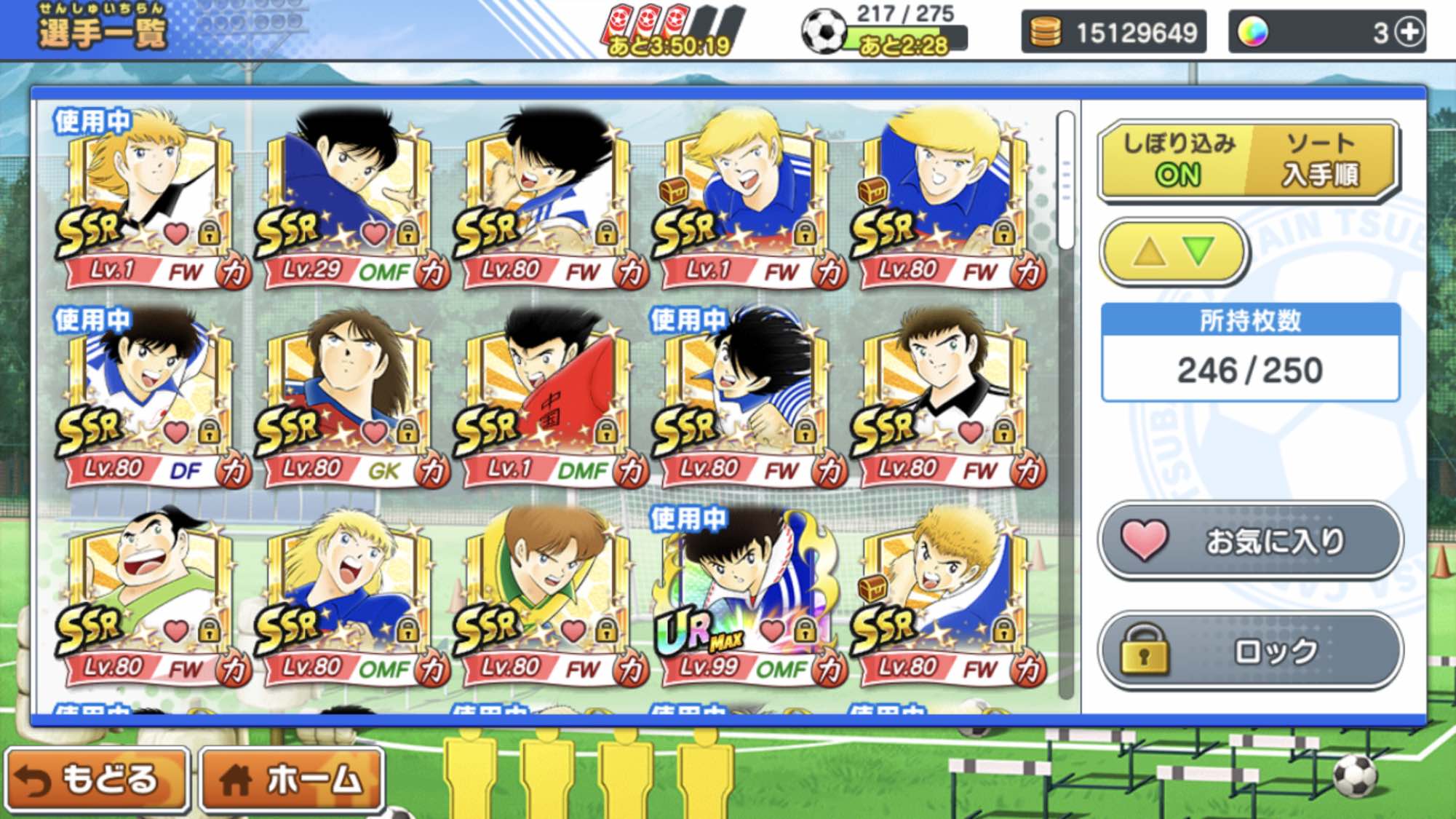Activate the ロック lock button
The width and height of the screenshot is (1456, 819).
[1249, 651]
